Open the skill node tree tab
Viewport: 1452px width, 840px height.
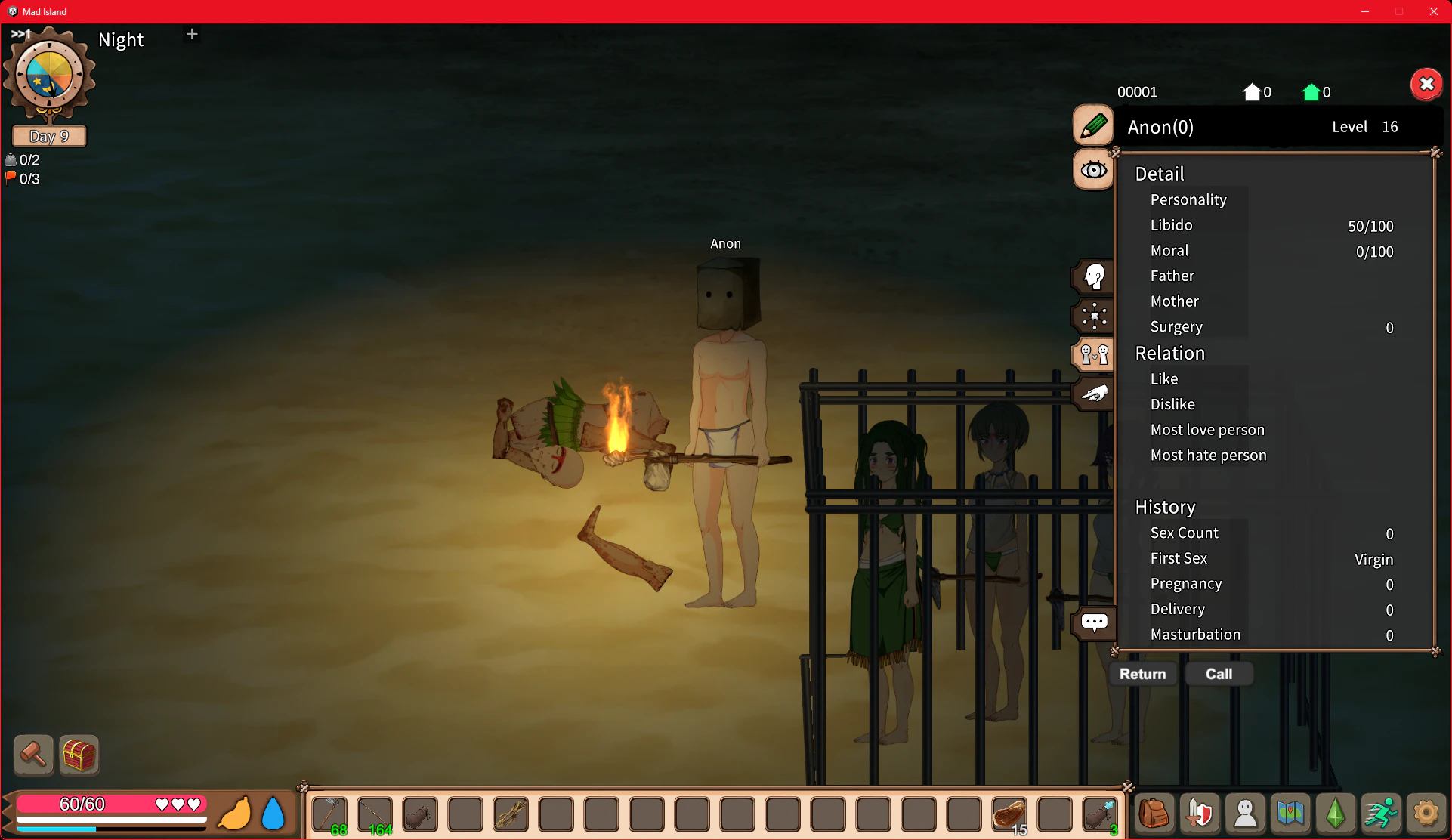[x=1093, y=316]
